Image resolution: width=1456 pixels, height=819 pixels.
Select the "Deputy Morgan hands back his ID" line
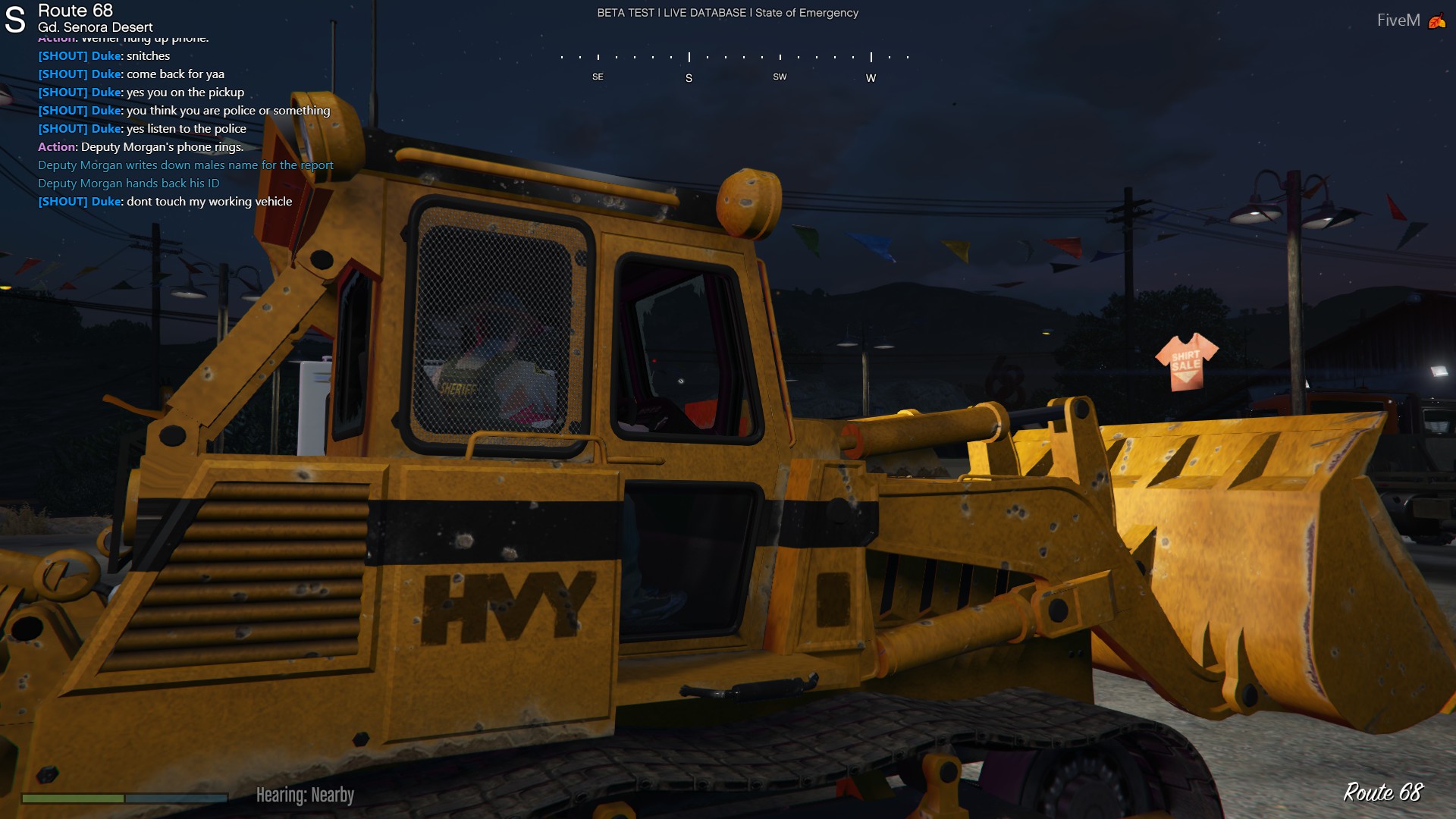[128, 184]
